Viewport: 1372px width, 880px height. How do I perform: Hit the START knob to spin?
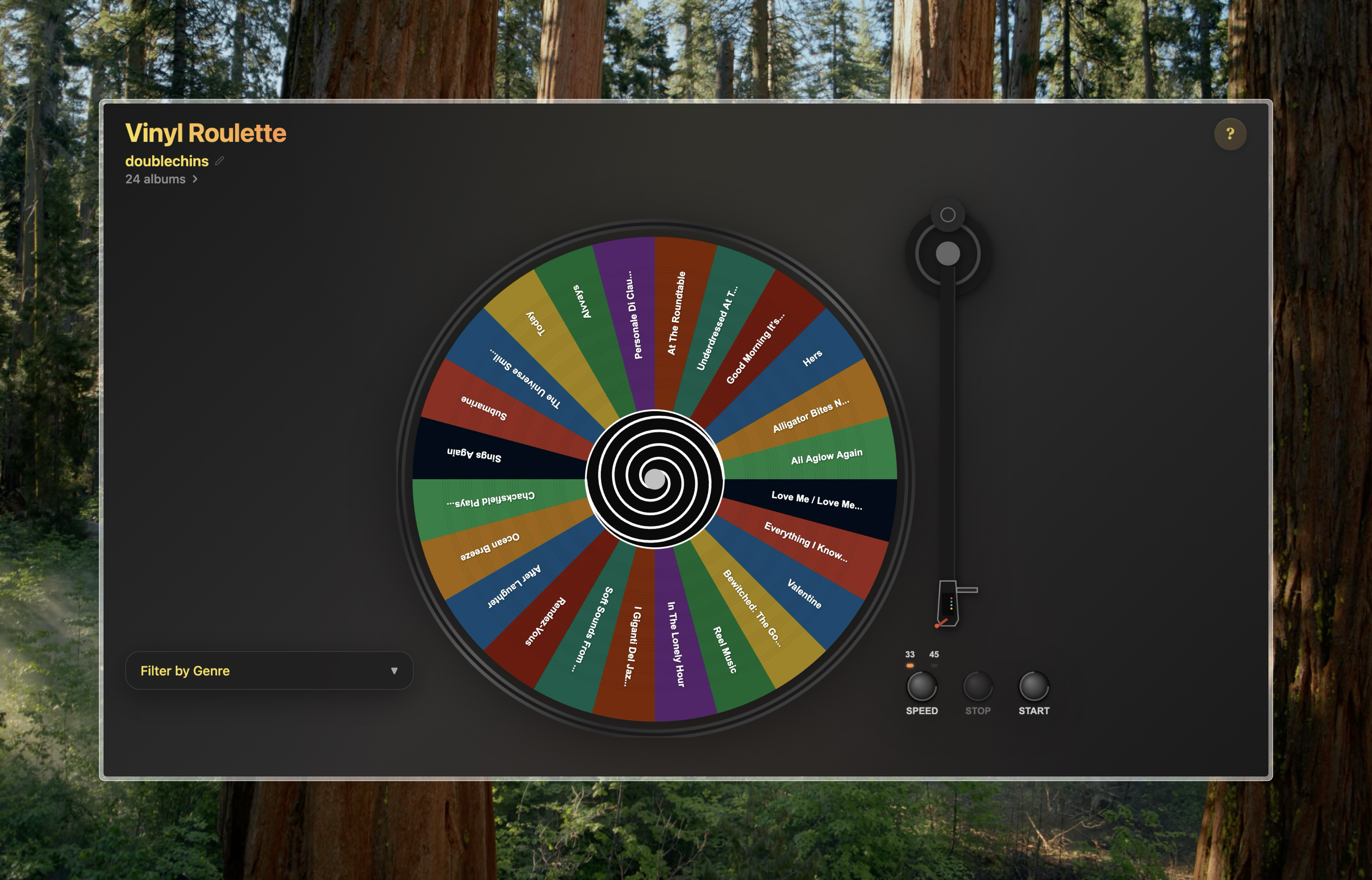[x=1033, y=686]
